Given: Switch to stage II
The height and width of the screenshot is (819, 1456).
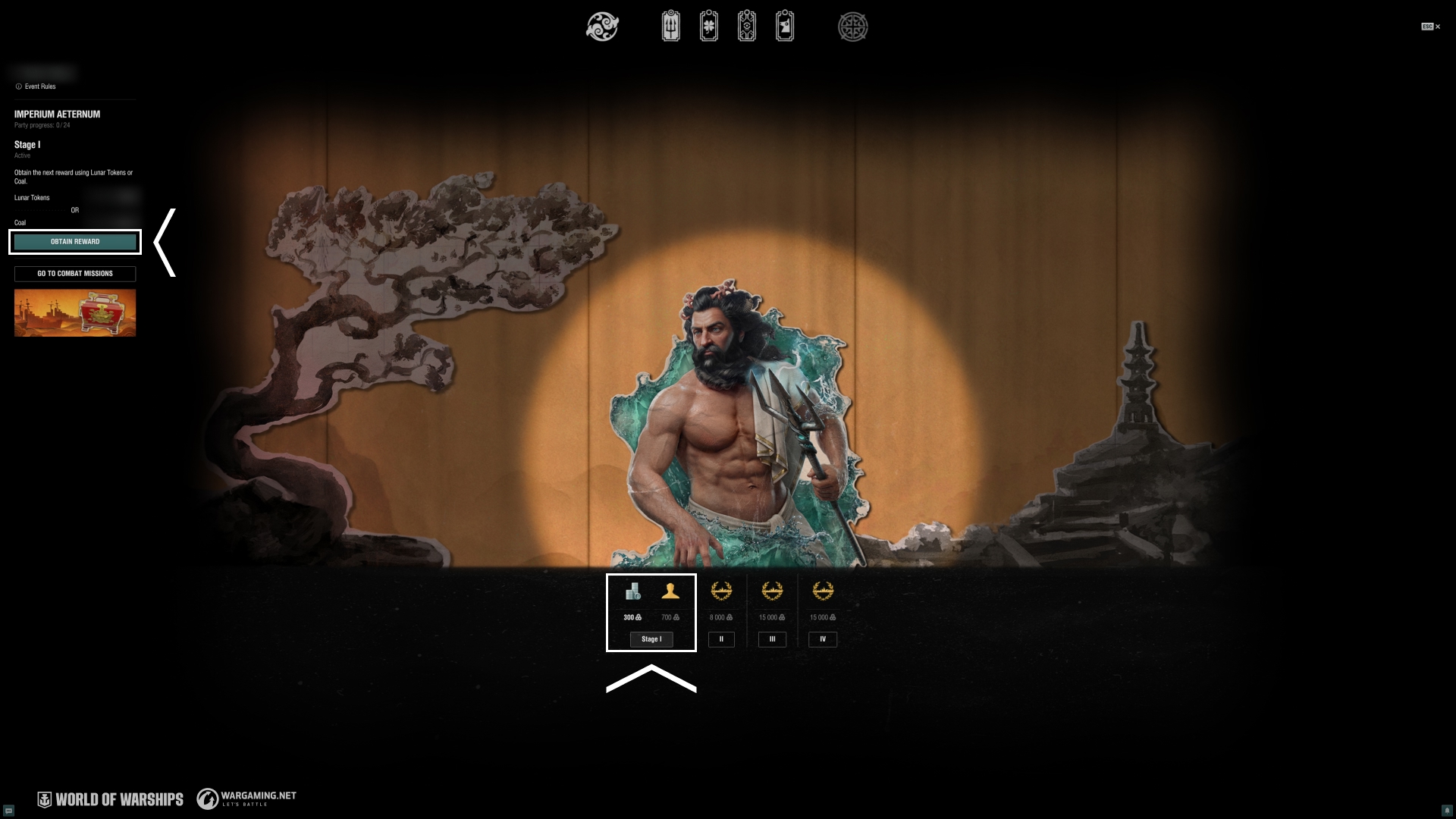Looking at the screenshot, I should coord(721,639).
